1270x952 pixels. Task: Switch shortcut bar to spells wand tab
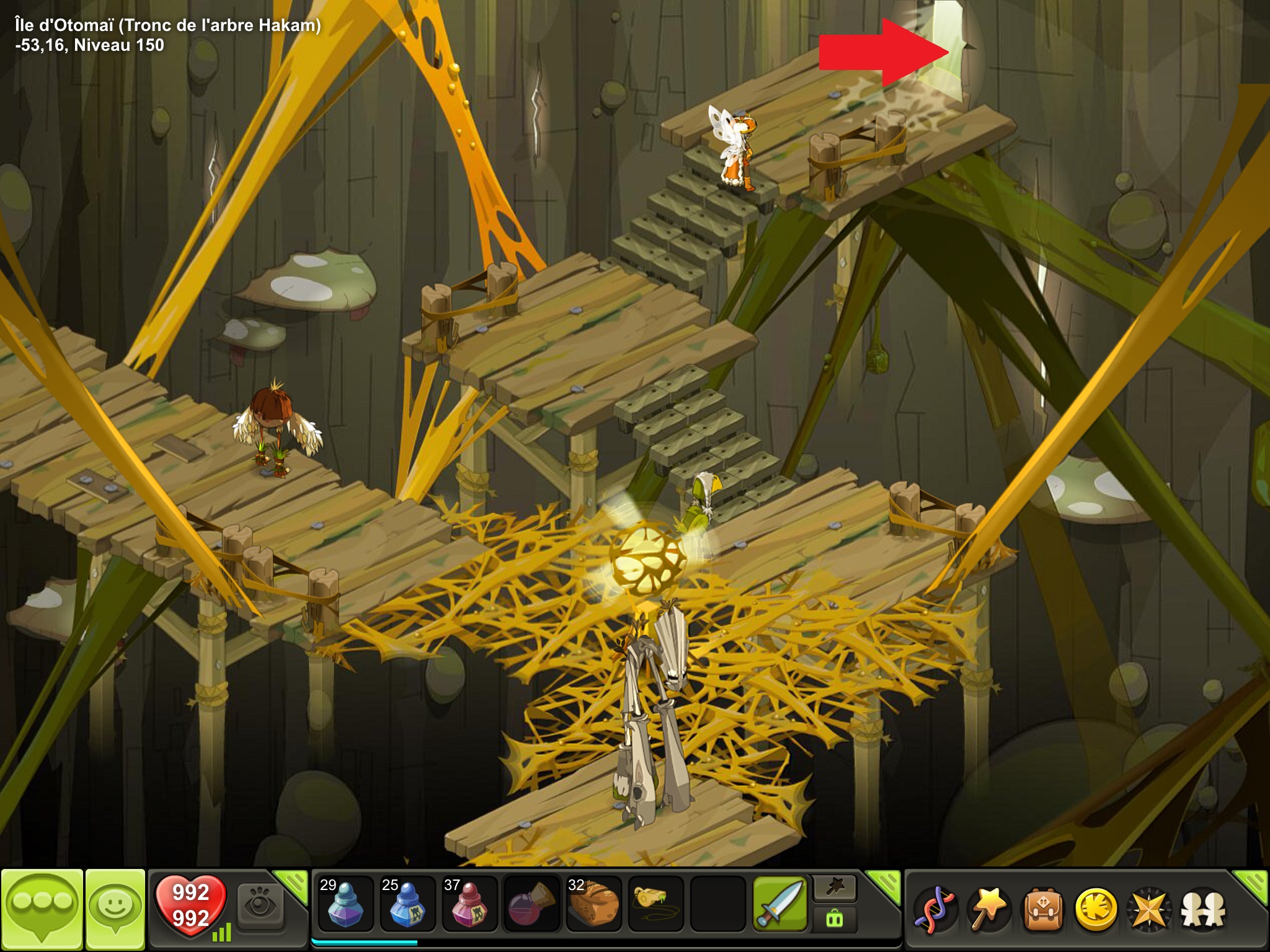[835, 889]
